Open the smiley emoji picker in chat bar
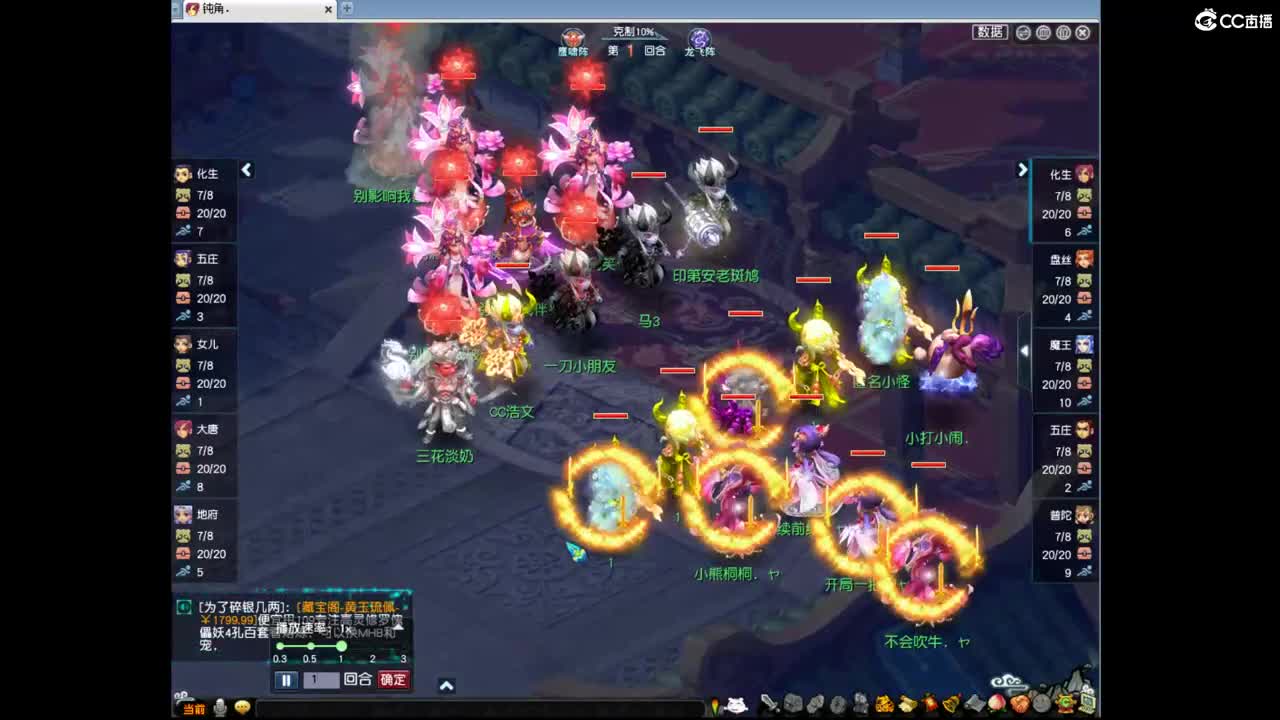Image resolution: width=1280 pixels, height=720 pixels. (242, 708)
